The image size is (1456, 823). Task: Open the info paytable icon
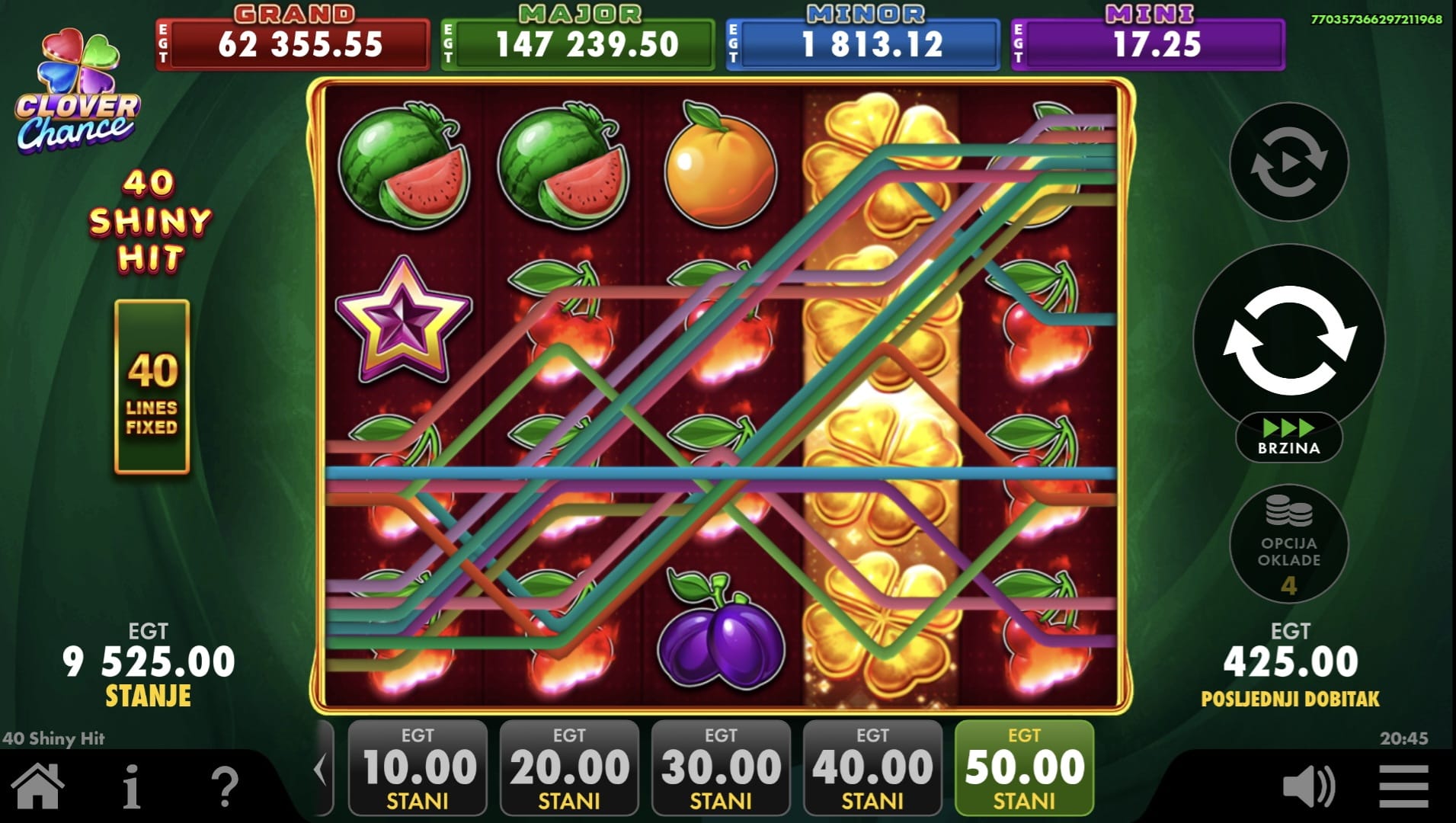tap(131, 786)
